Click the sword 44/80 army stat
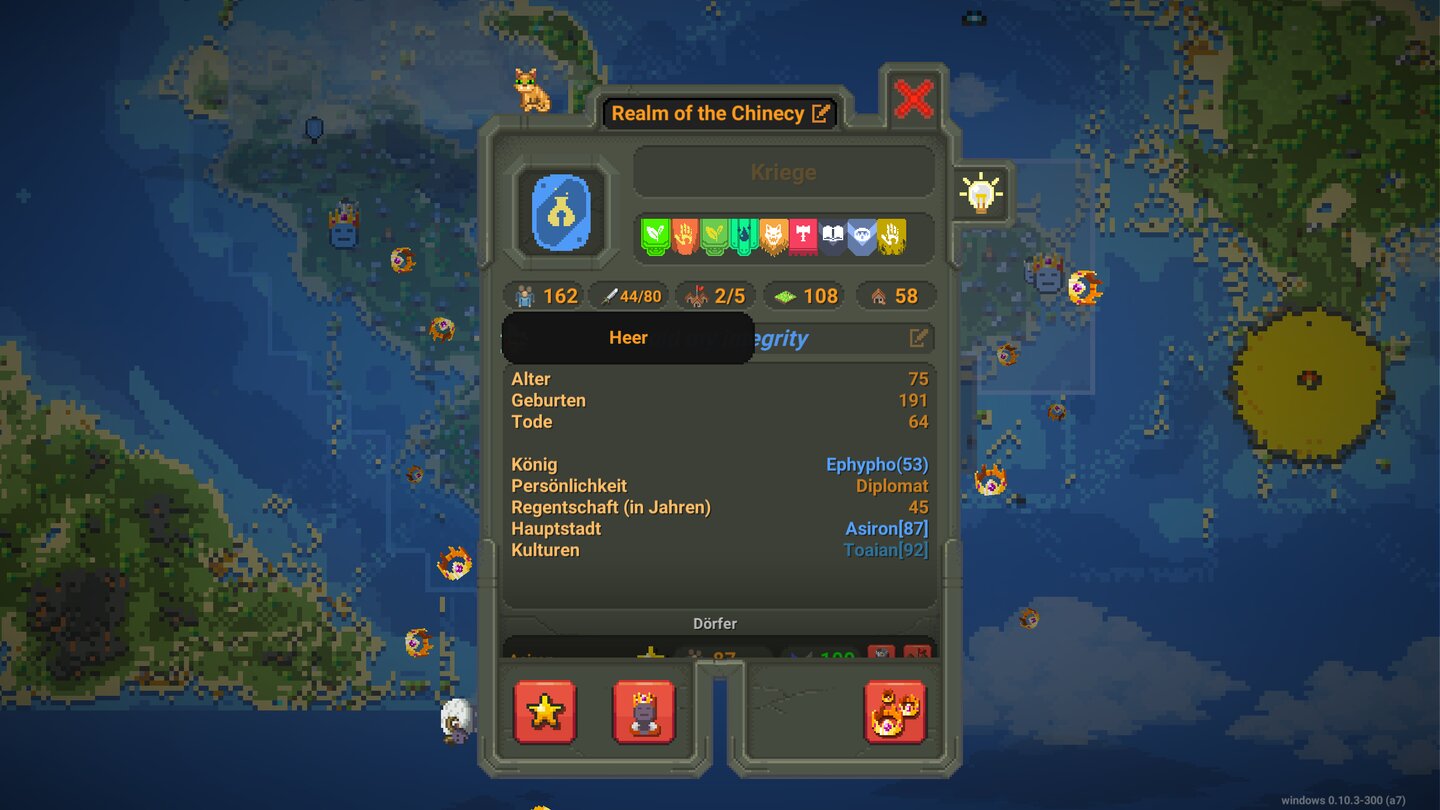 point(630,295)
